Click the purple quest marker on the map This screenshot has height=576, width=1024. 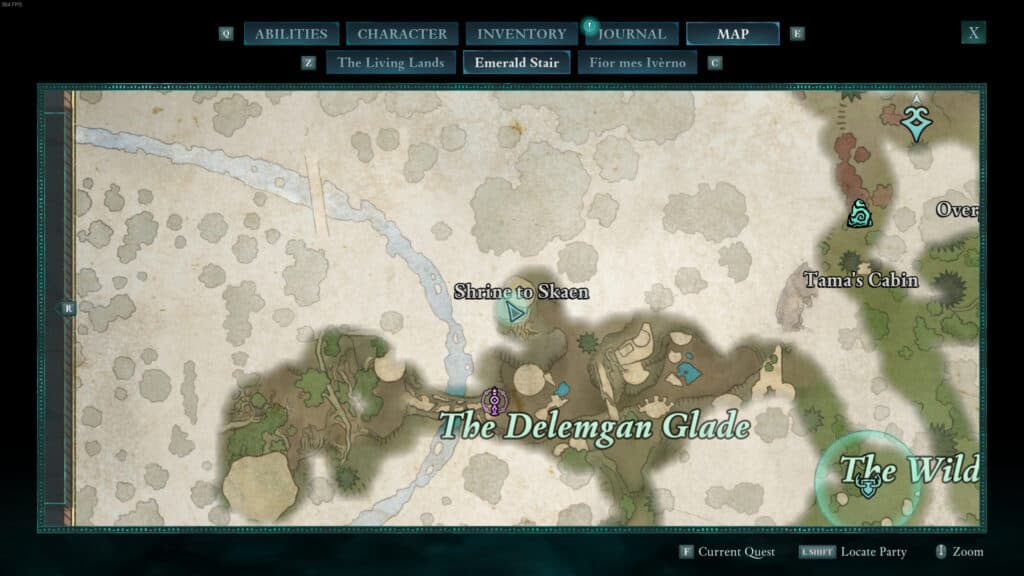pyautogui.click(x=492, y=402)
